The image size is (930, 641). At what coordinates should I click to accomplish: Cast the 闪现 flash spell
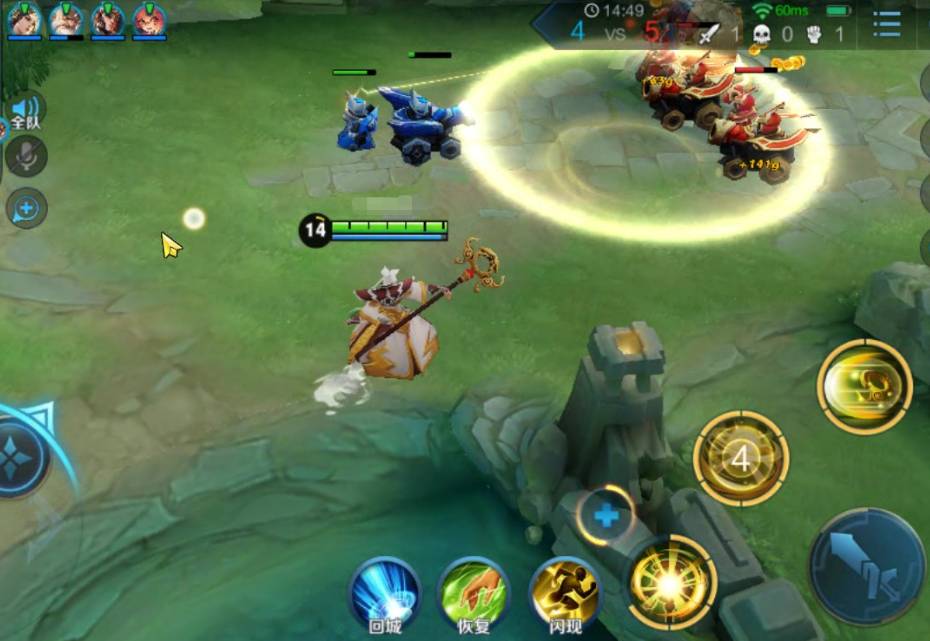pos(565,592)
